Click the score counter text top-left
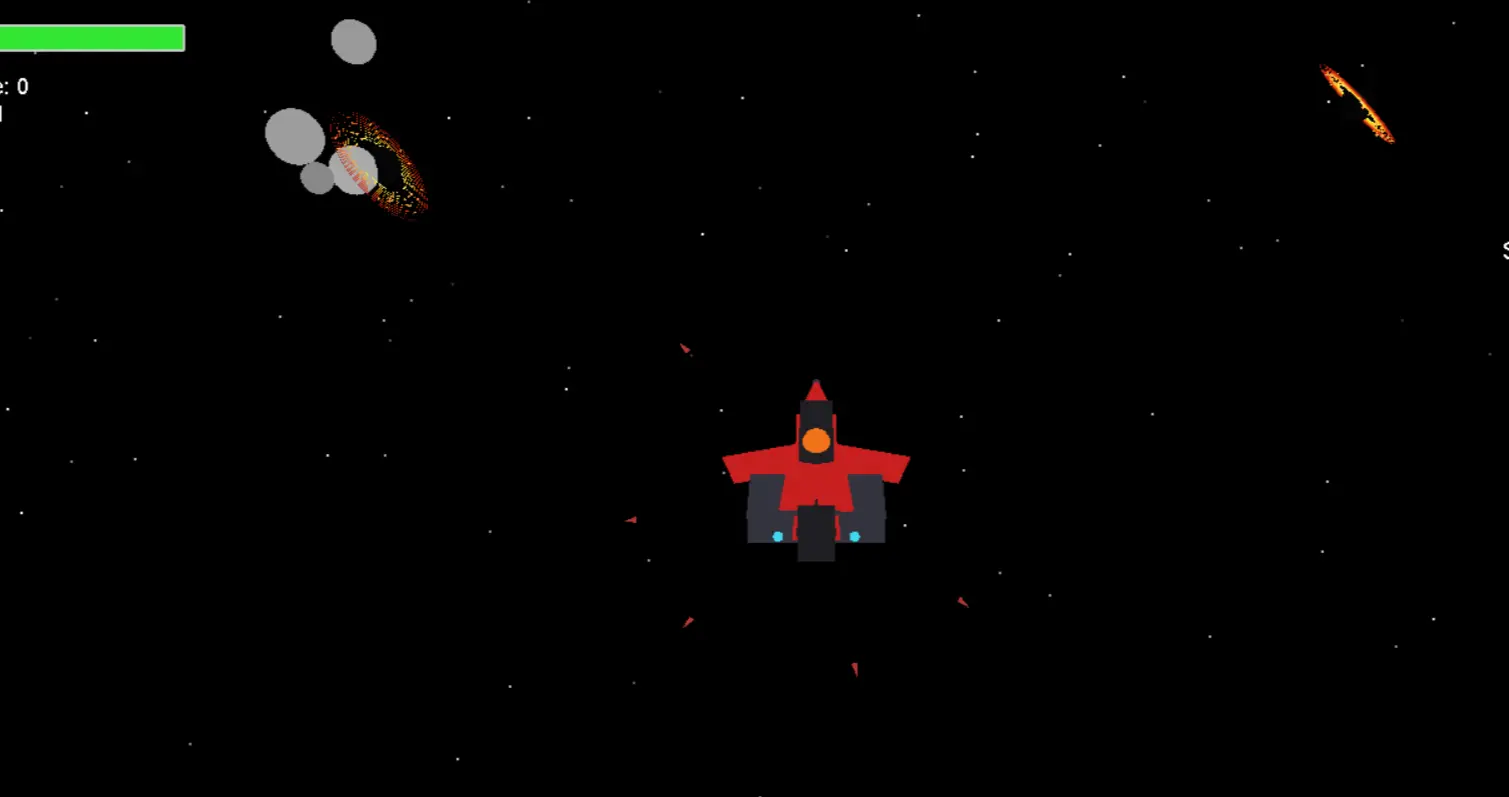The height and width of the screenshot is (797, 1509). [x=14, y=86]
